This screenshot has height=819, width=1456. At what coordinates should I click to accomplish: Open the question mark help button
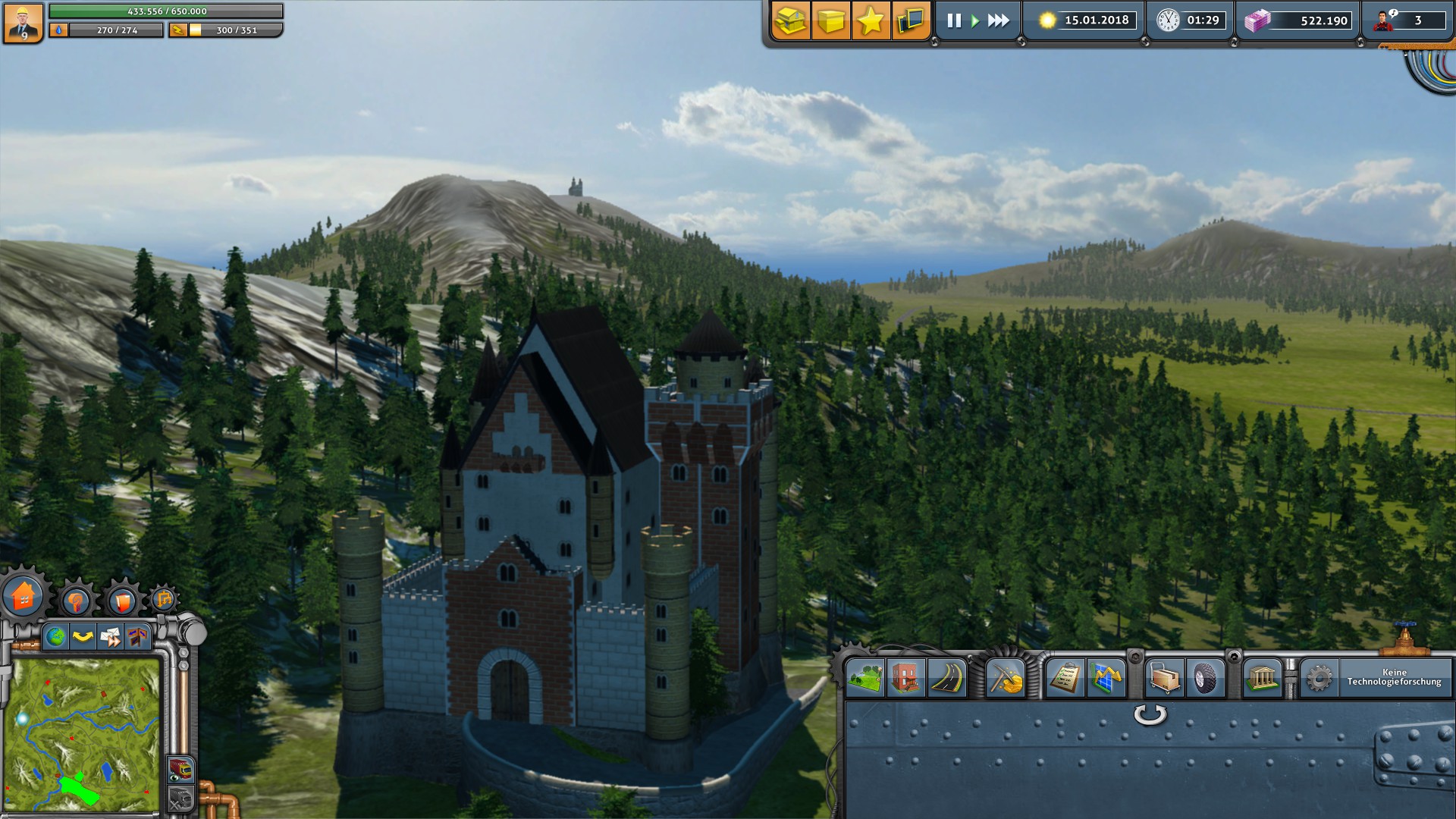tap(77, 600)
